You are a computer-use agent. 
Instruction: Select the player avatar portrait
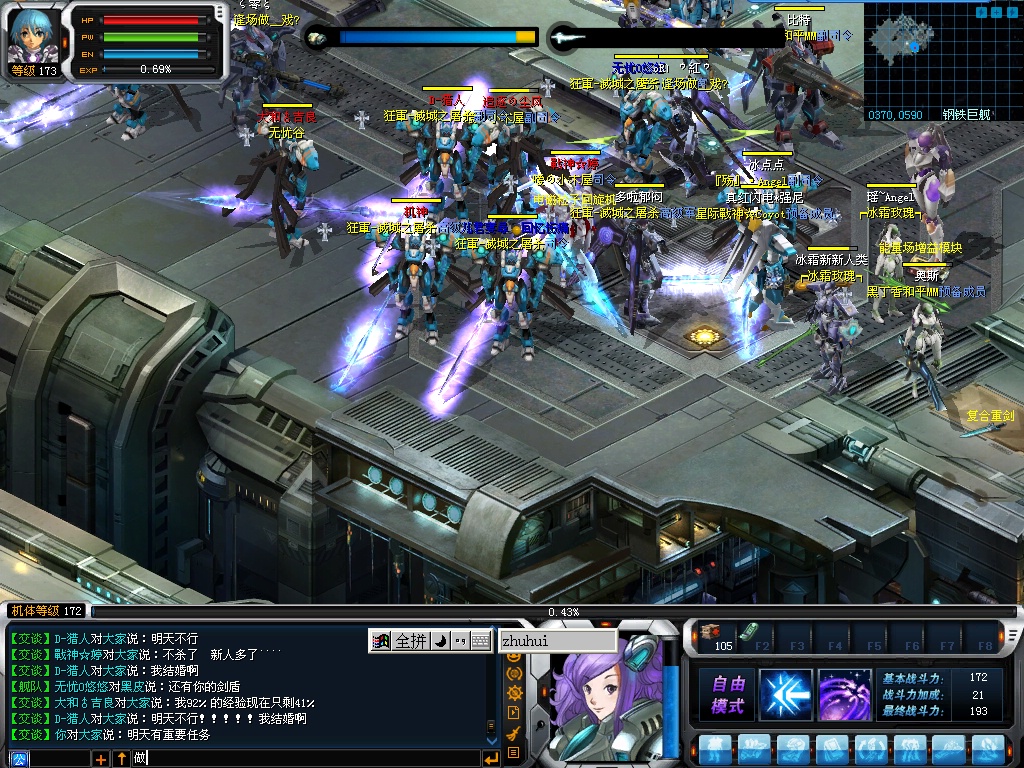(34, 36)
